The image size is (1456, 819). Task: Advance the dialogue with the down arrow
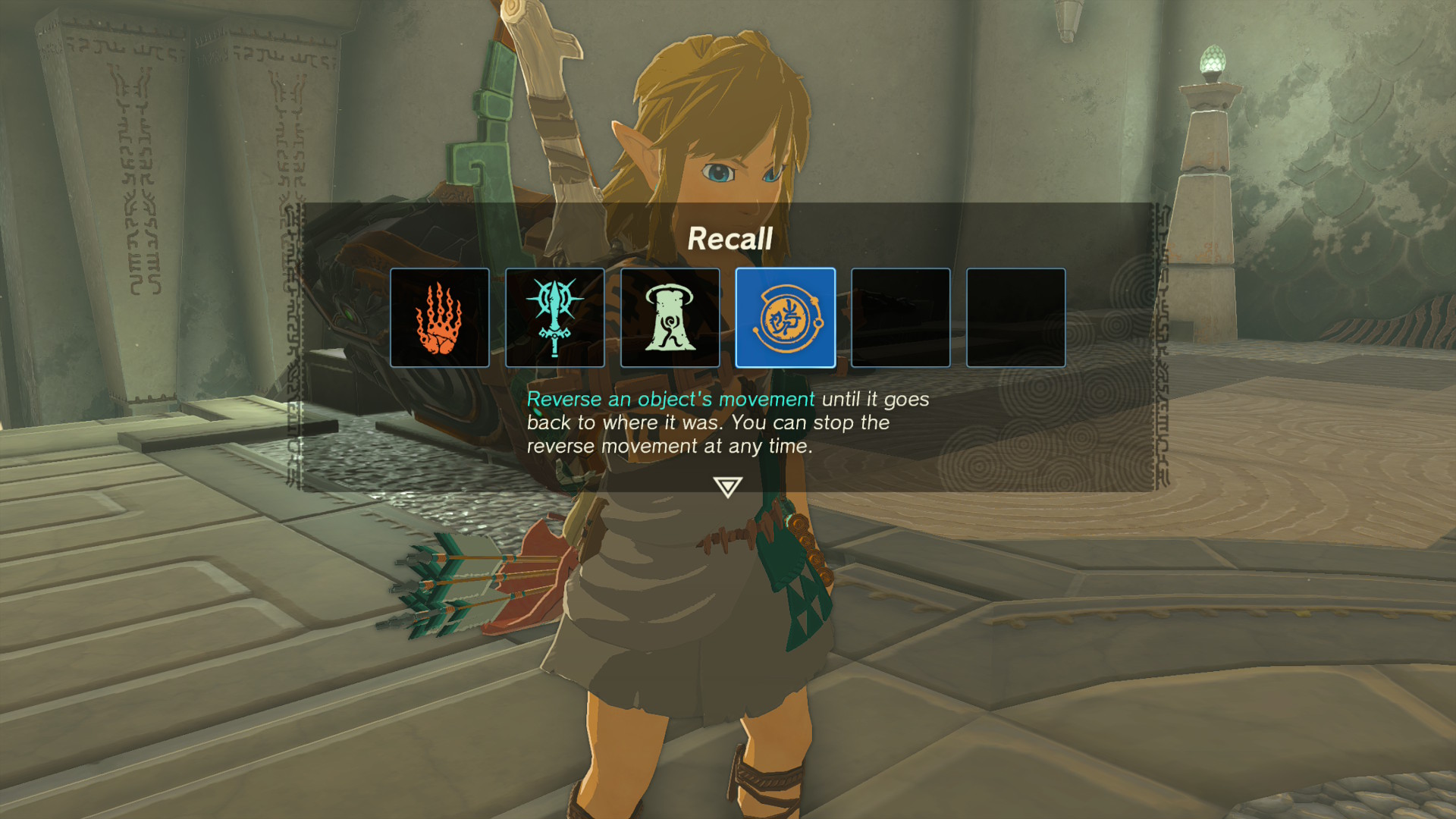coord(727,487)
